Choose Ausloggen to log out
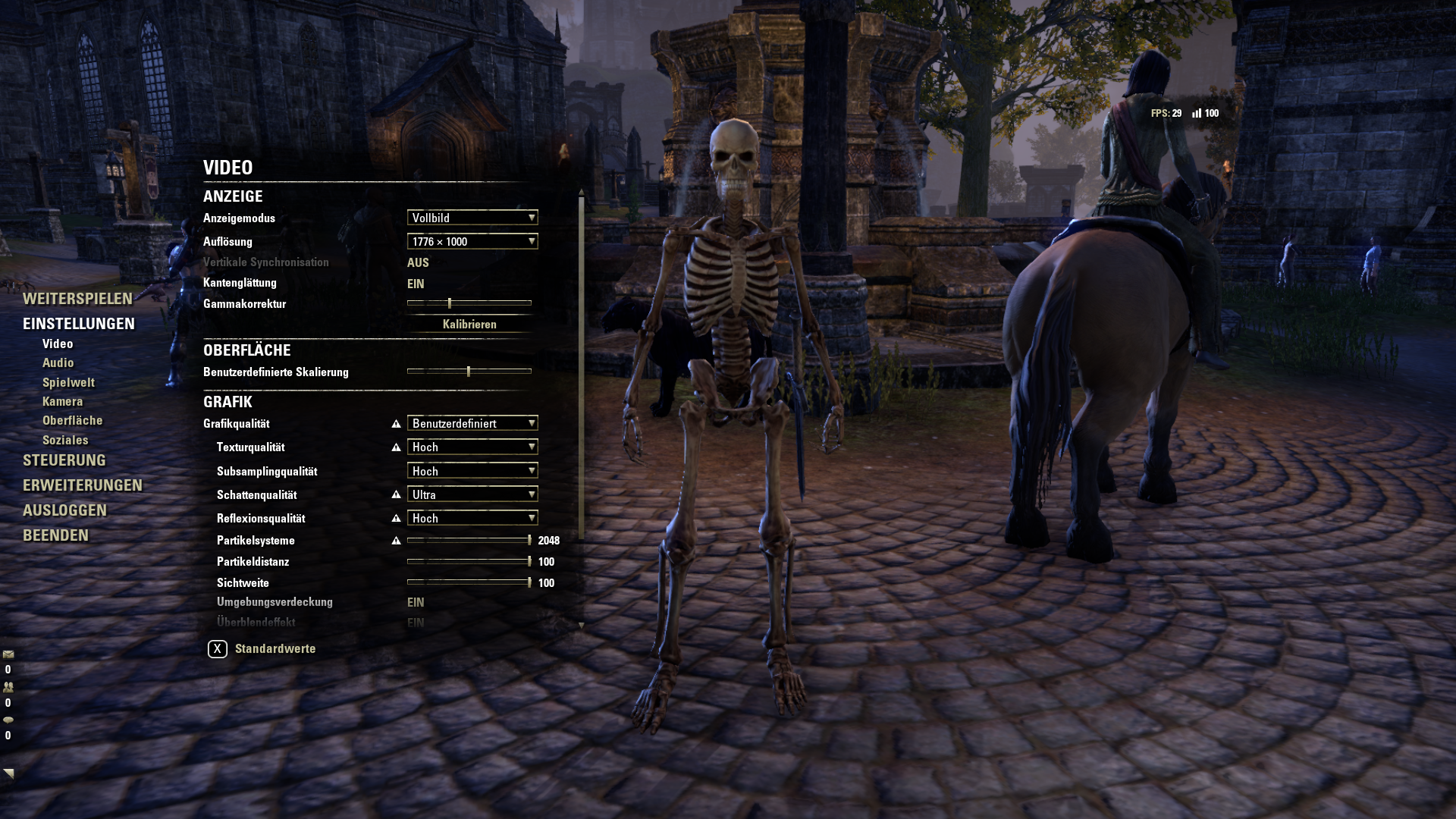 click(64, 510)
